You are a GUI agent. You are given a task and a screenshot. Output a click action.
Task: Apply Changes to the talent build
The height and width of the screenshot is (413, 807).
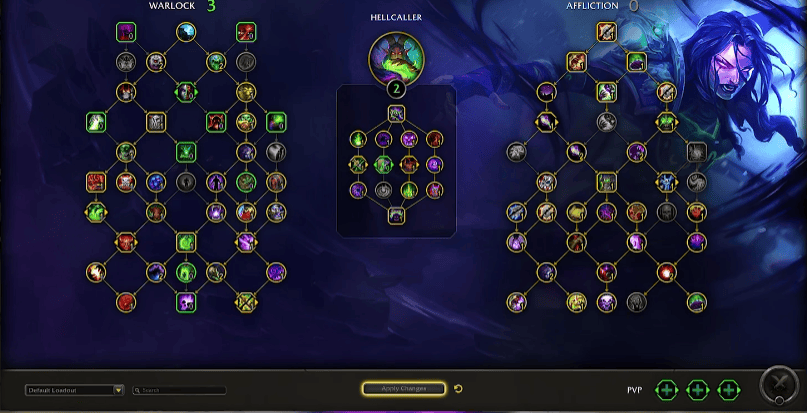[404, 388]
